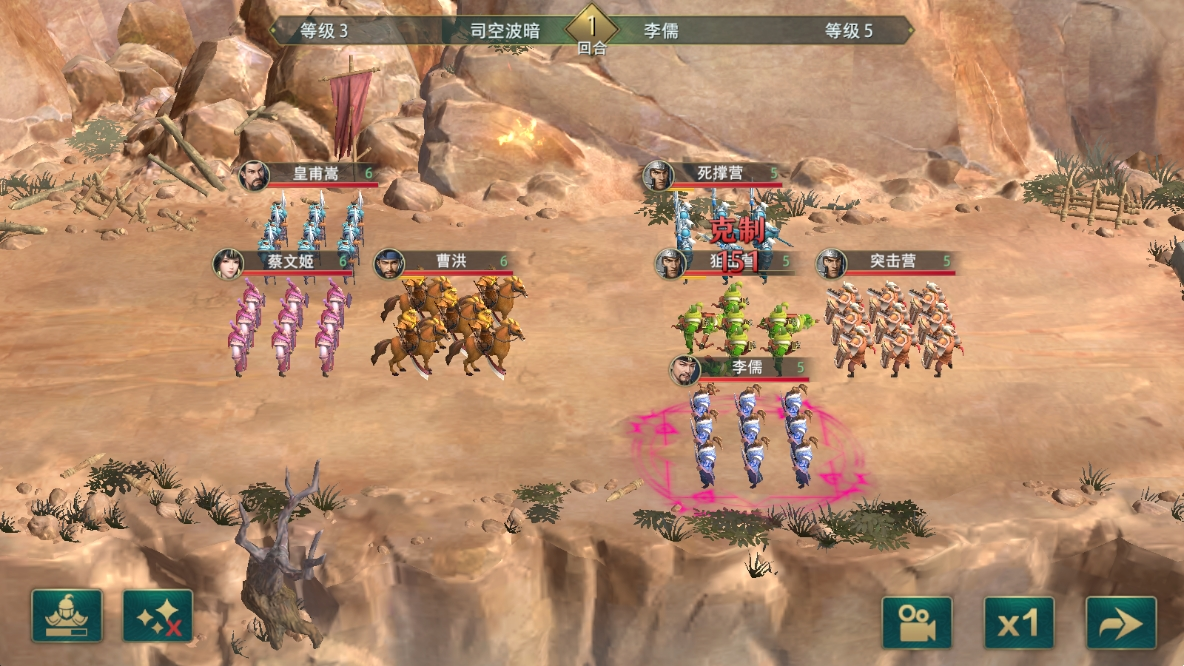
Task: Select the 突击营 unit portrait
Action: [832, 264]
